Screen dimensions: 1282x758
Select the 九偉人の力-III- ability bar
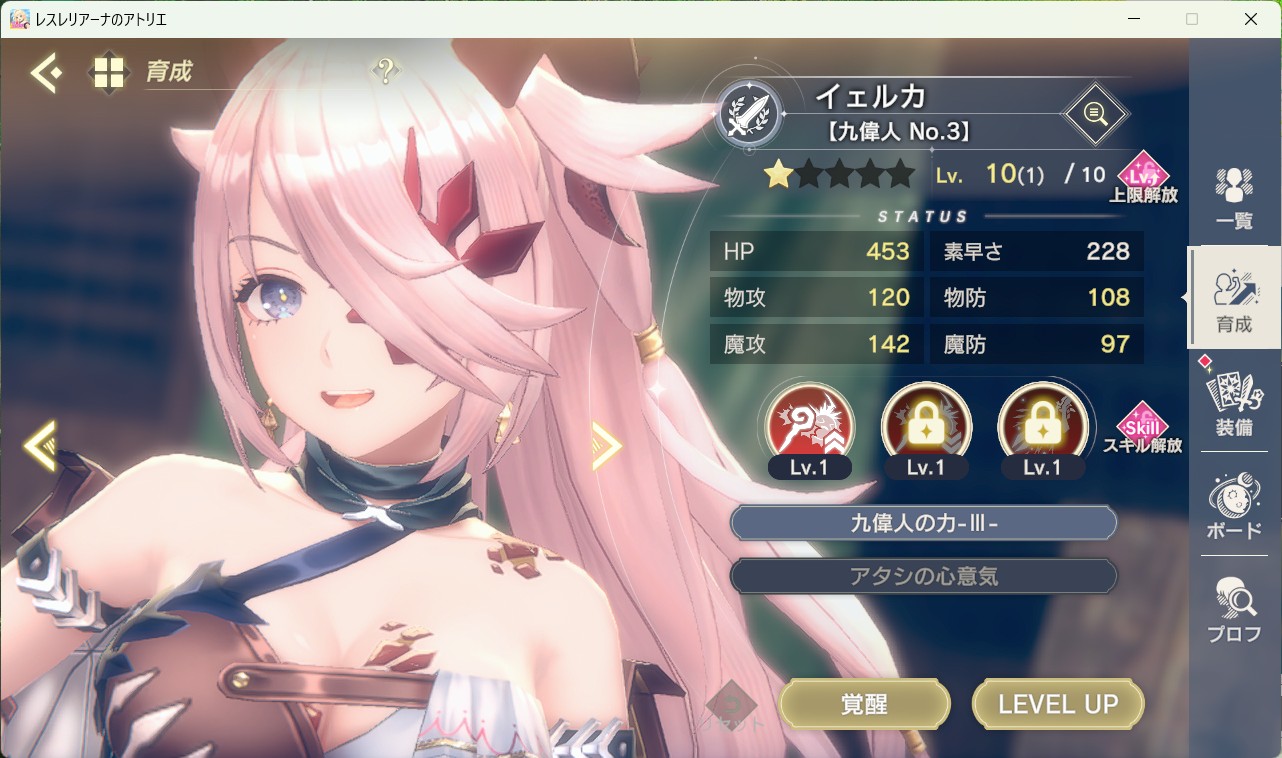[x=923, y=522]
